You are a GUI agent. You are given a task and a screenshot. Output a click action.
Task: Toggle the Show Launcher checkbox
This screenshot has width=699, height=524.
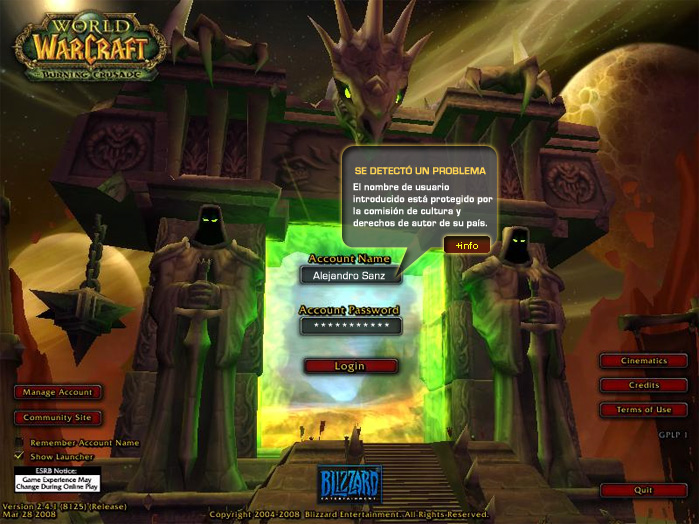pyautogui.click(x=19, y=456)
